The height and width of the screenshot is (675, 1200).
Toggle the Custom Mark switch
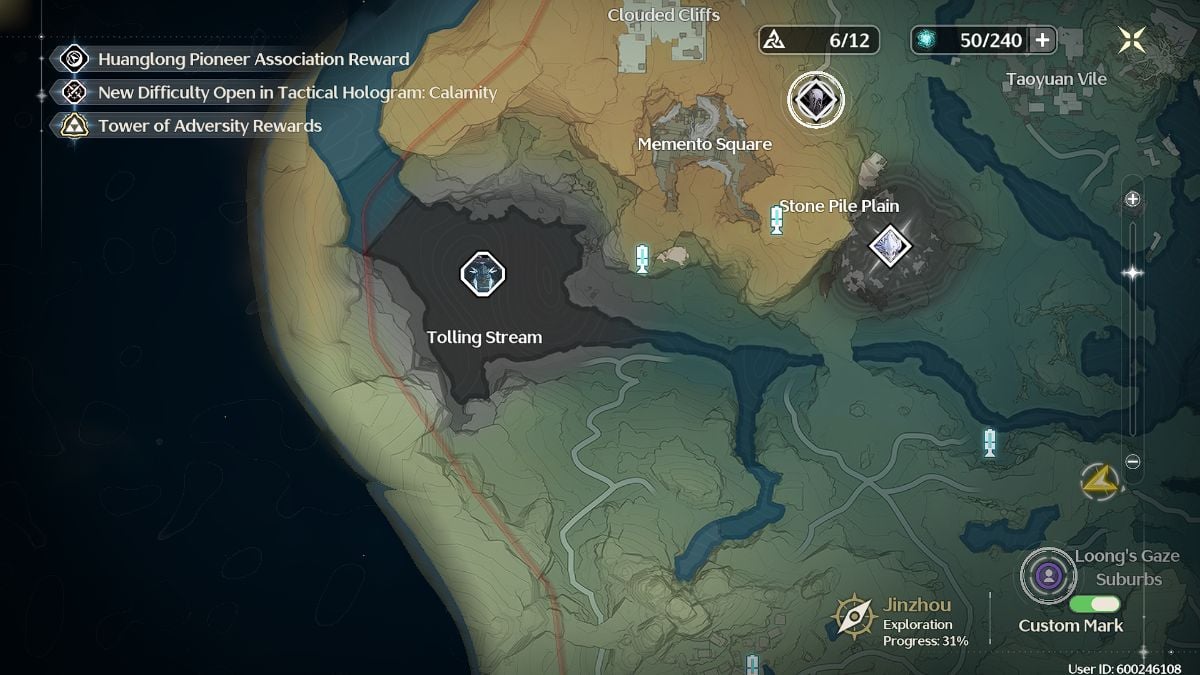tap(1094, 604)
